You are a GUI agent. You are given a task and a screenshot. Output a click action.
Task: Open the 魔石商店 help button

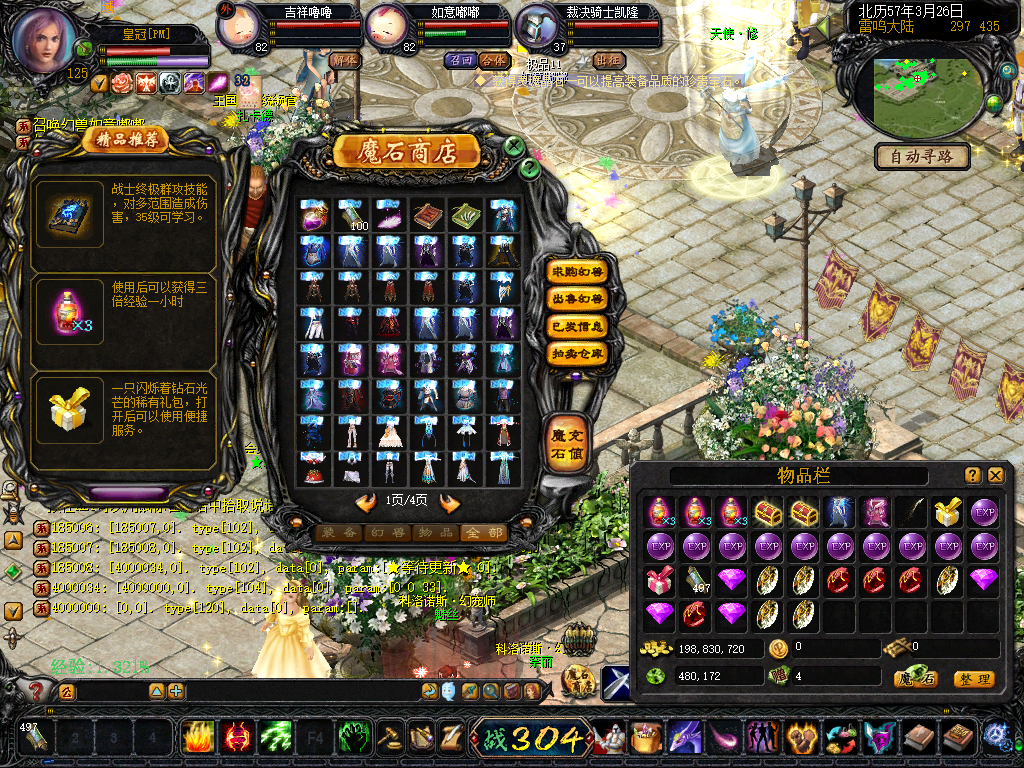[530, 169]
